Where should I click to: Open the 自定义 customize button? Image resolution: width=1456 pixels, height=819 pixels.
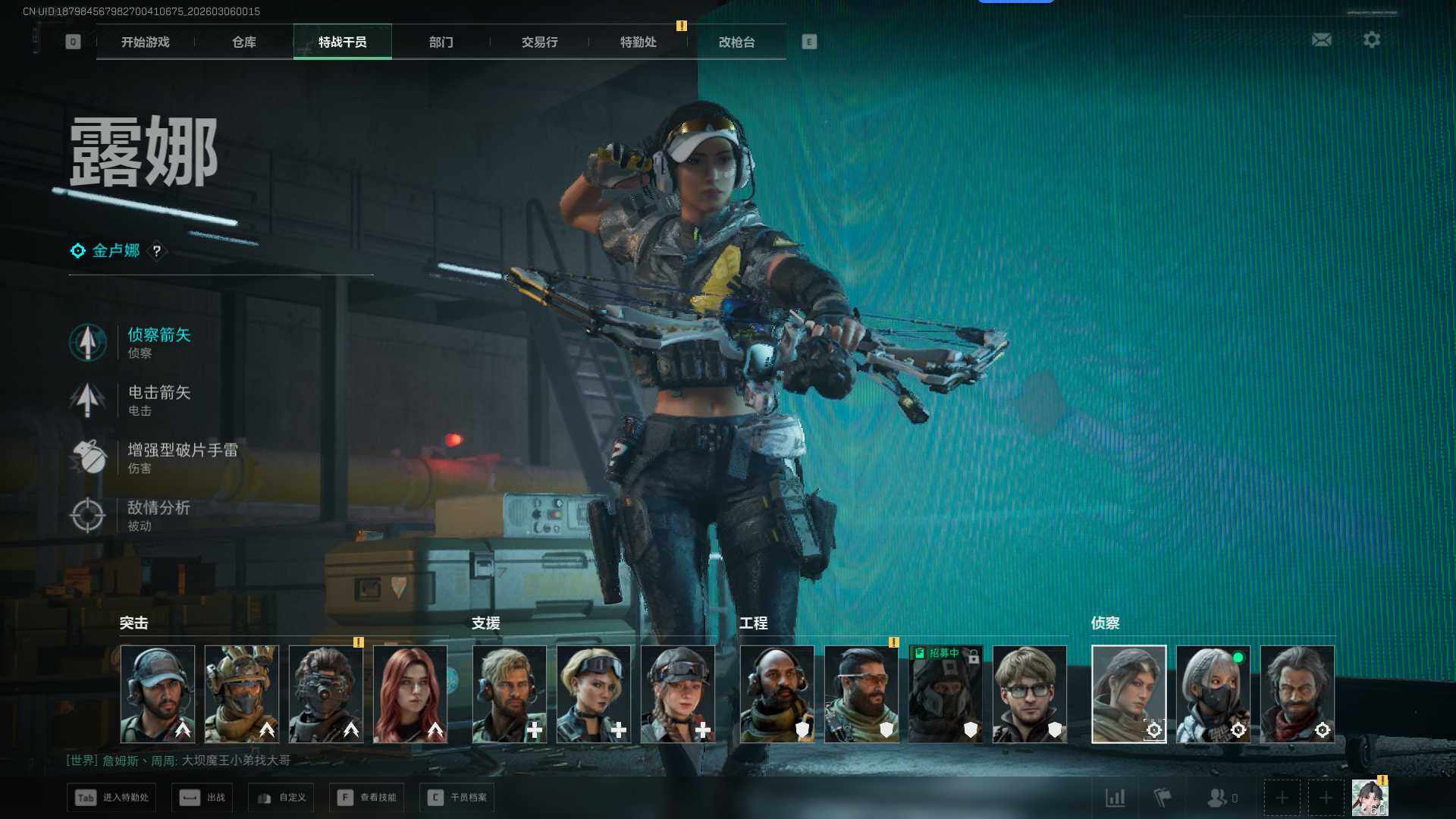281,798
